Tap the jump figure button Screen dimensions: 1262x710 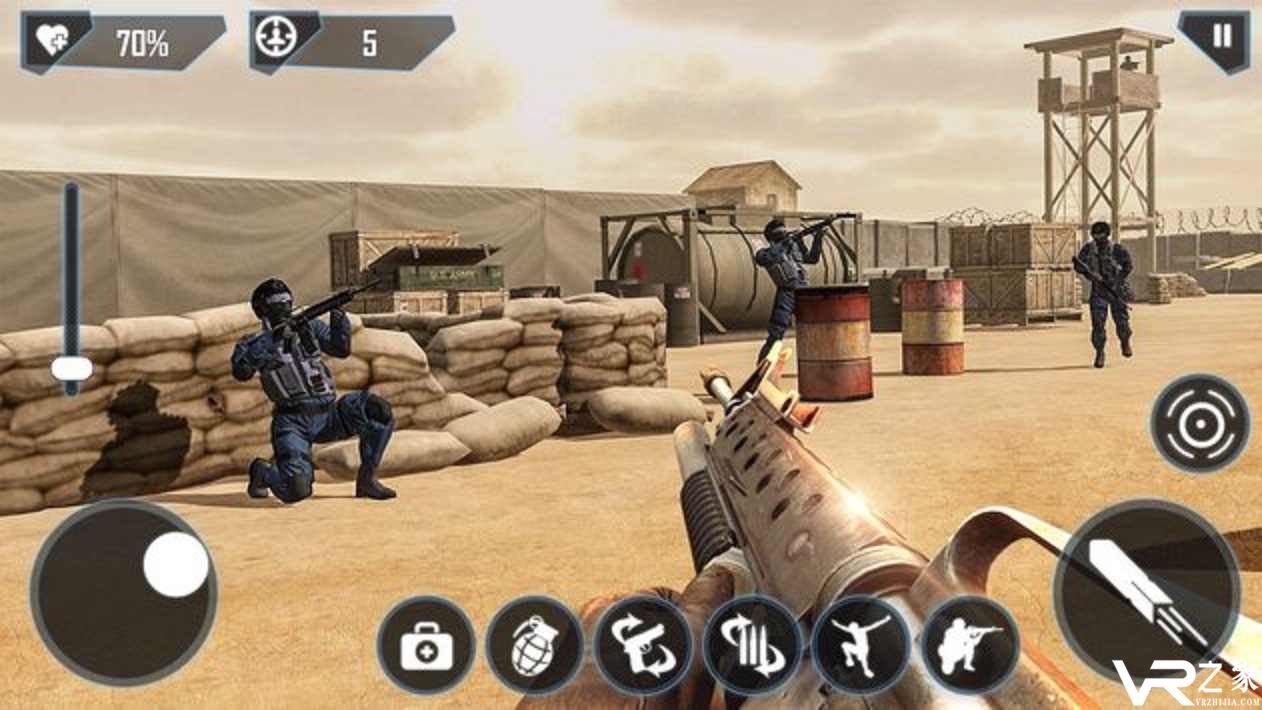click(861, 645)
